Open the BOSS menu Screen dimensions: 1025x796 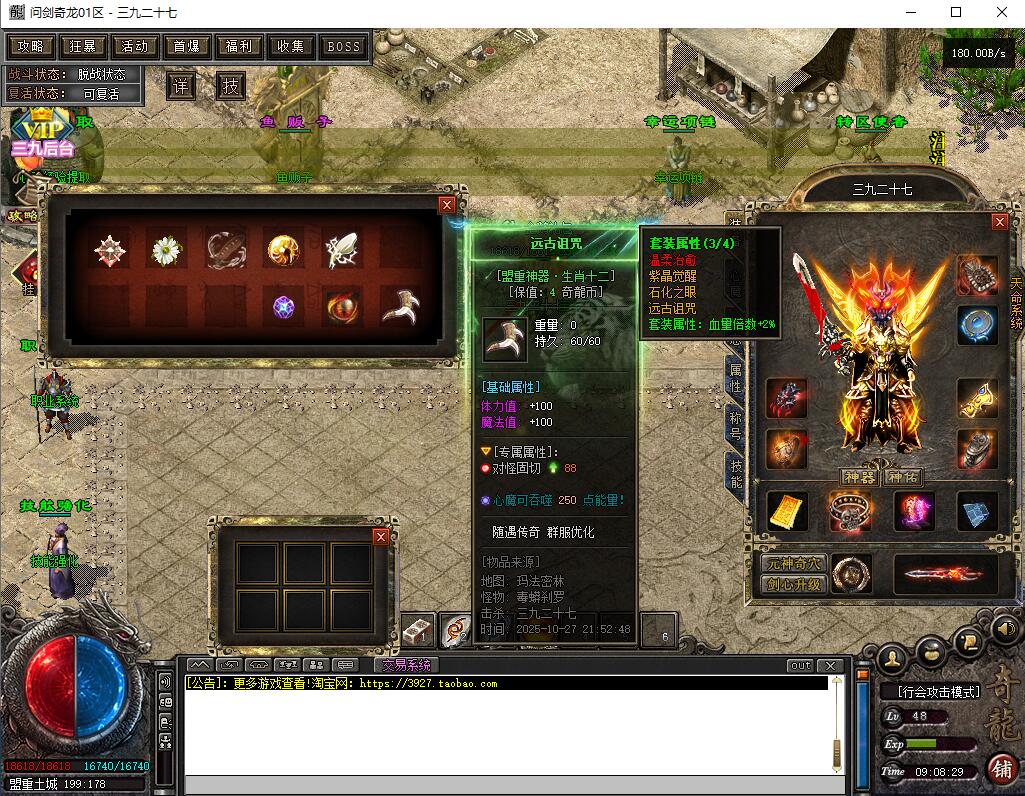pos(343,46)
